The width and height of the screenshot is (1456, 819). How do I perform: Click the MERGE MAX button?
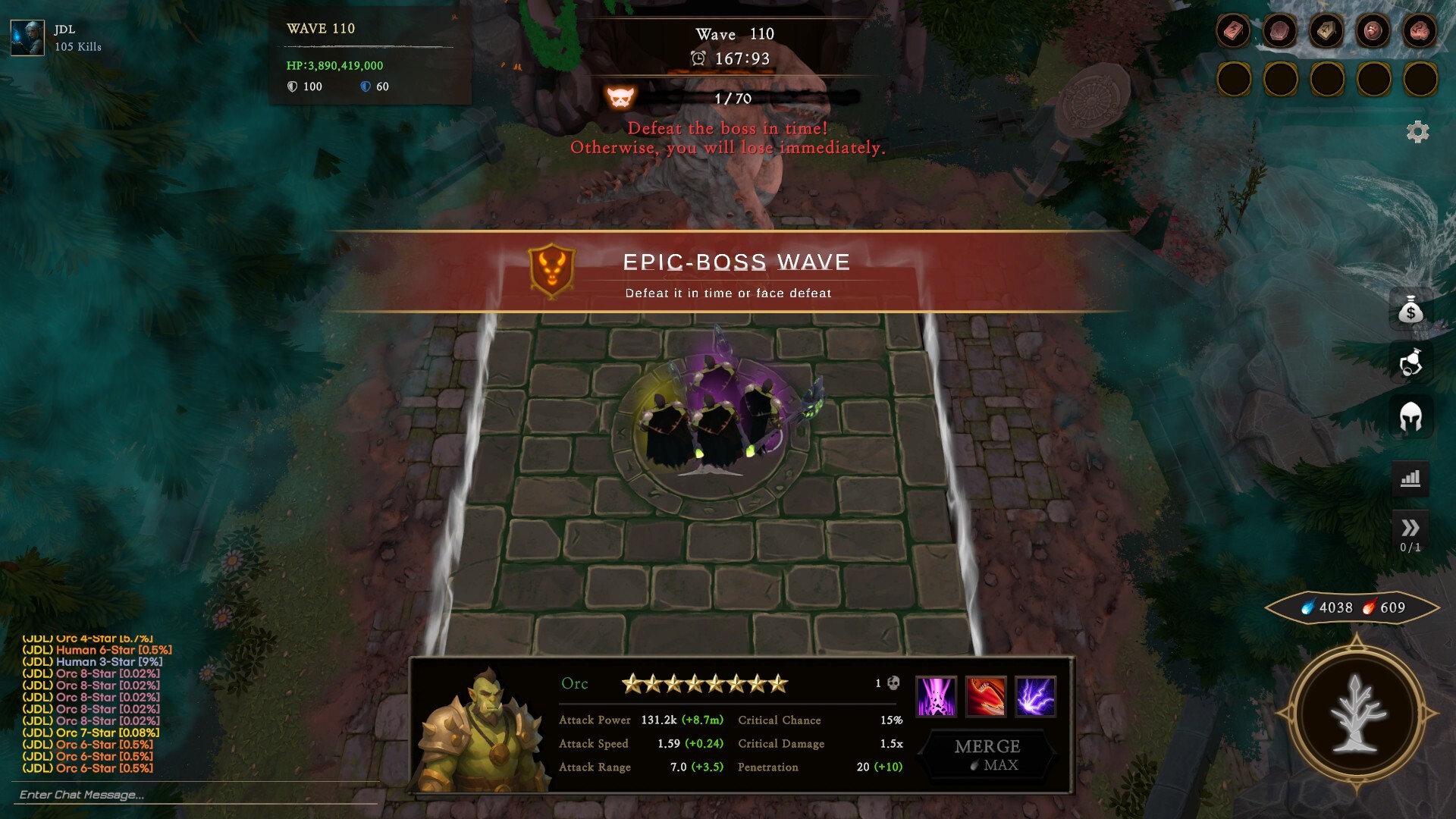[x=987, y=755]
